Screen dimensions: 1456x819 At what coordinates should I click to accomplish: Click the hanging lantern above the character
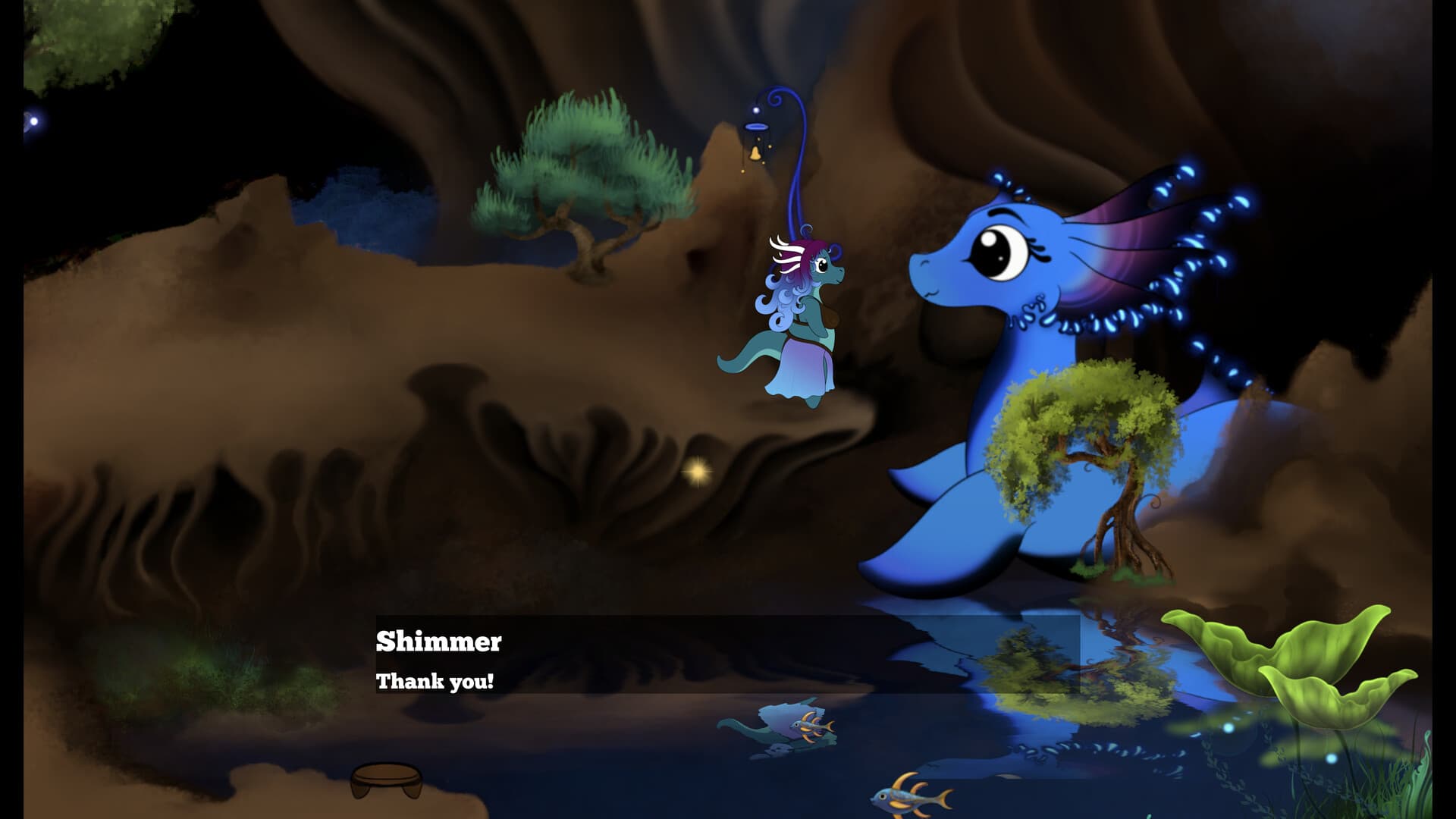[x=754, y=133]
